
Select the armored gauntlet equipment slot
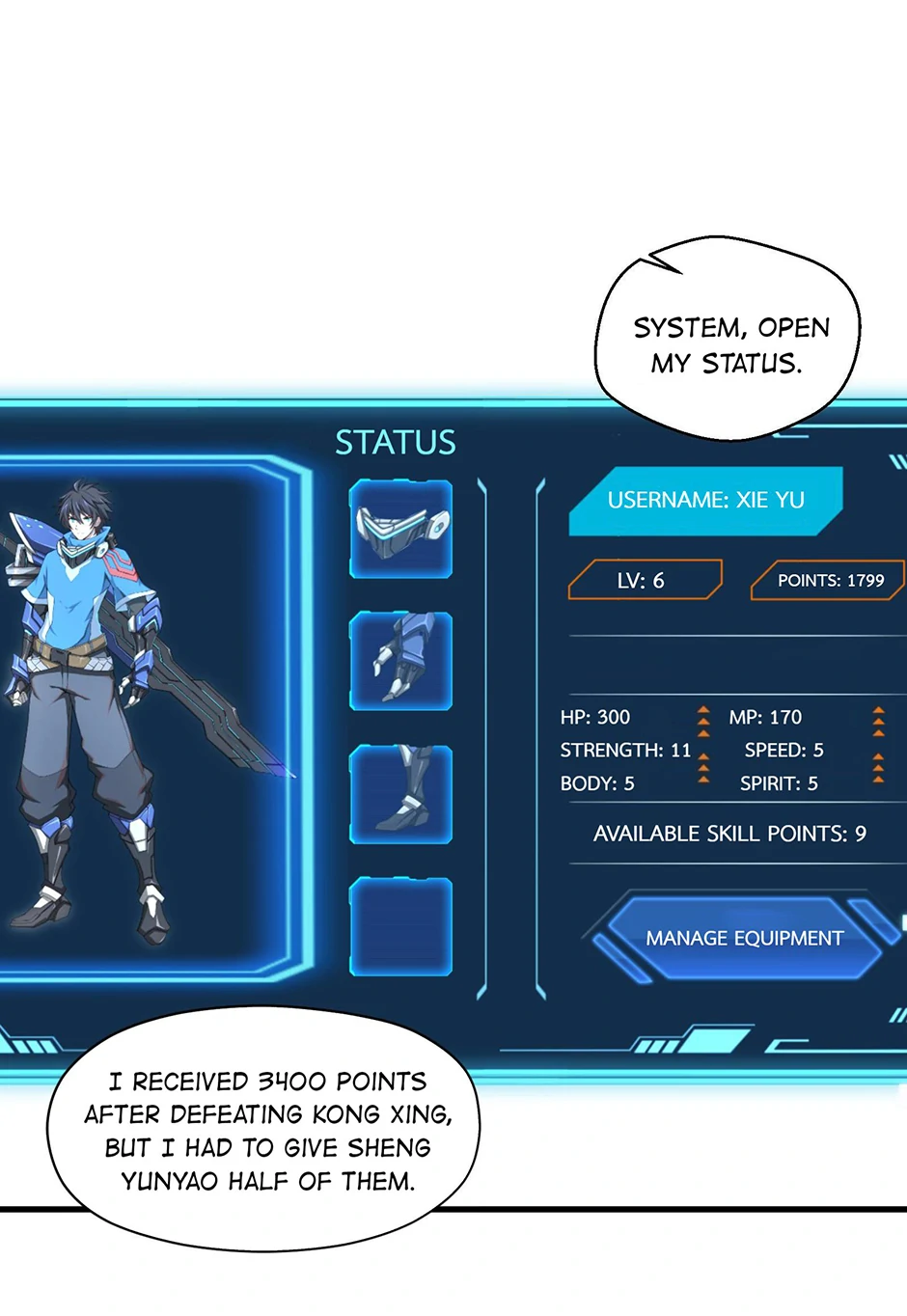pos(400,661)
